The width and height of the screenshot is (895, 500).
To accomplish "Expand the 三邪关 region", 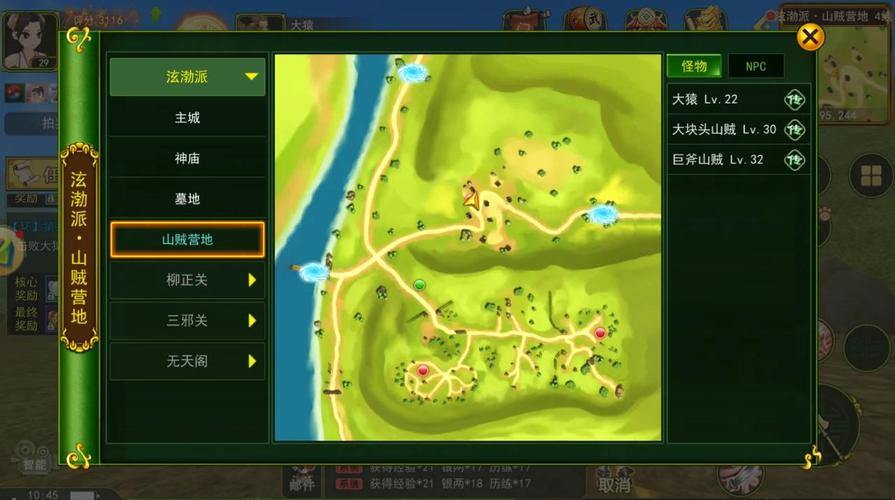I will click(x=187, y=321).
